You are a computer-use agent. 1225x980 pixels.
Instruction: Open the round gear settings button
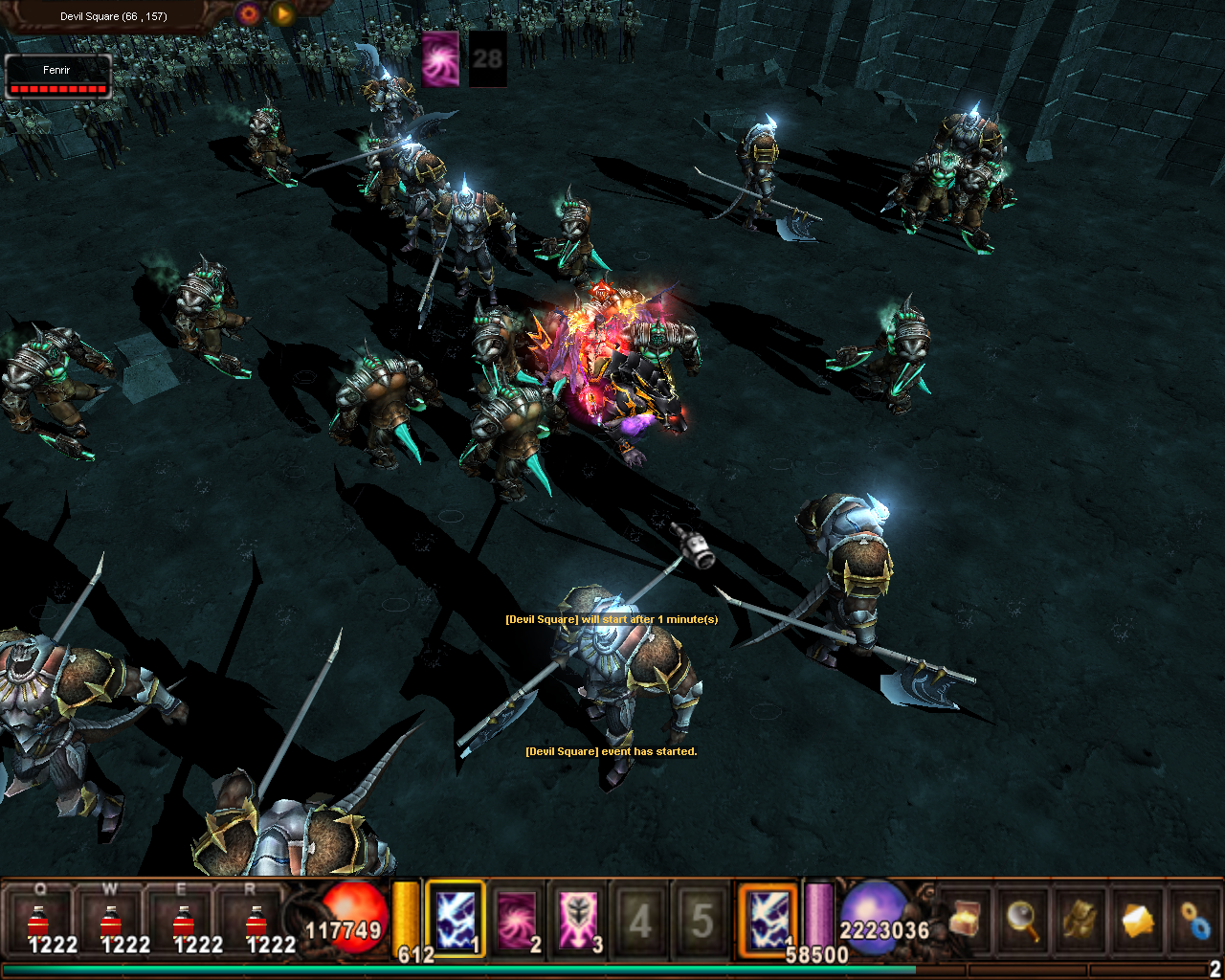(249, 13)
